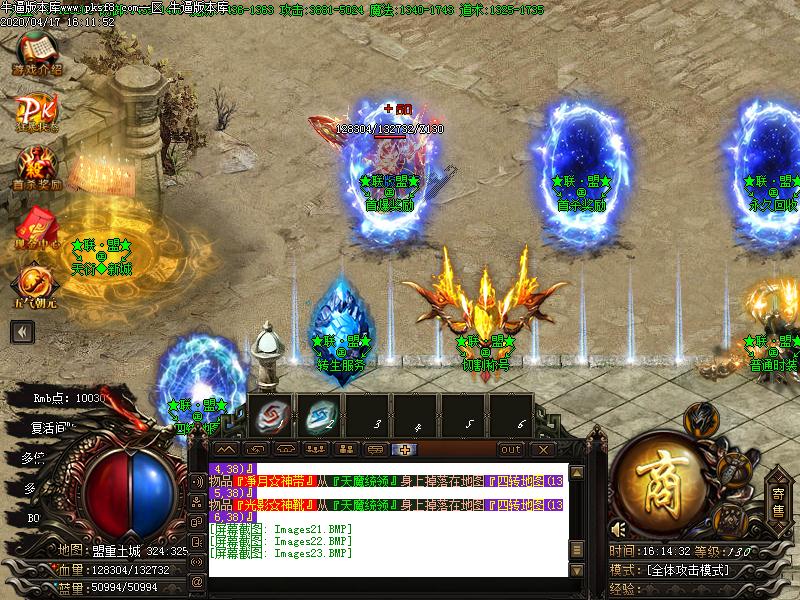Toggle sound with the speaker icon

coord(619,529)
